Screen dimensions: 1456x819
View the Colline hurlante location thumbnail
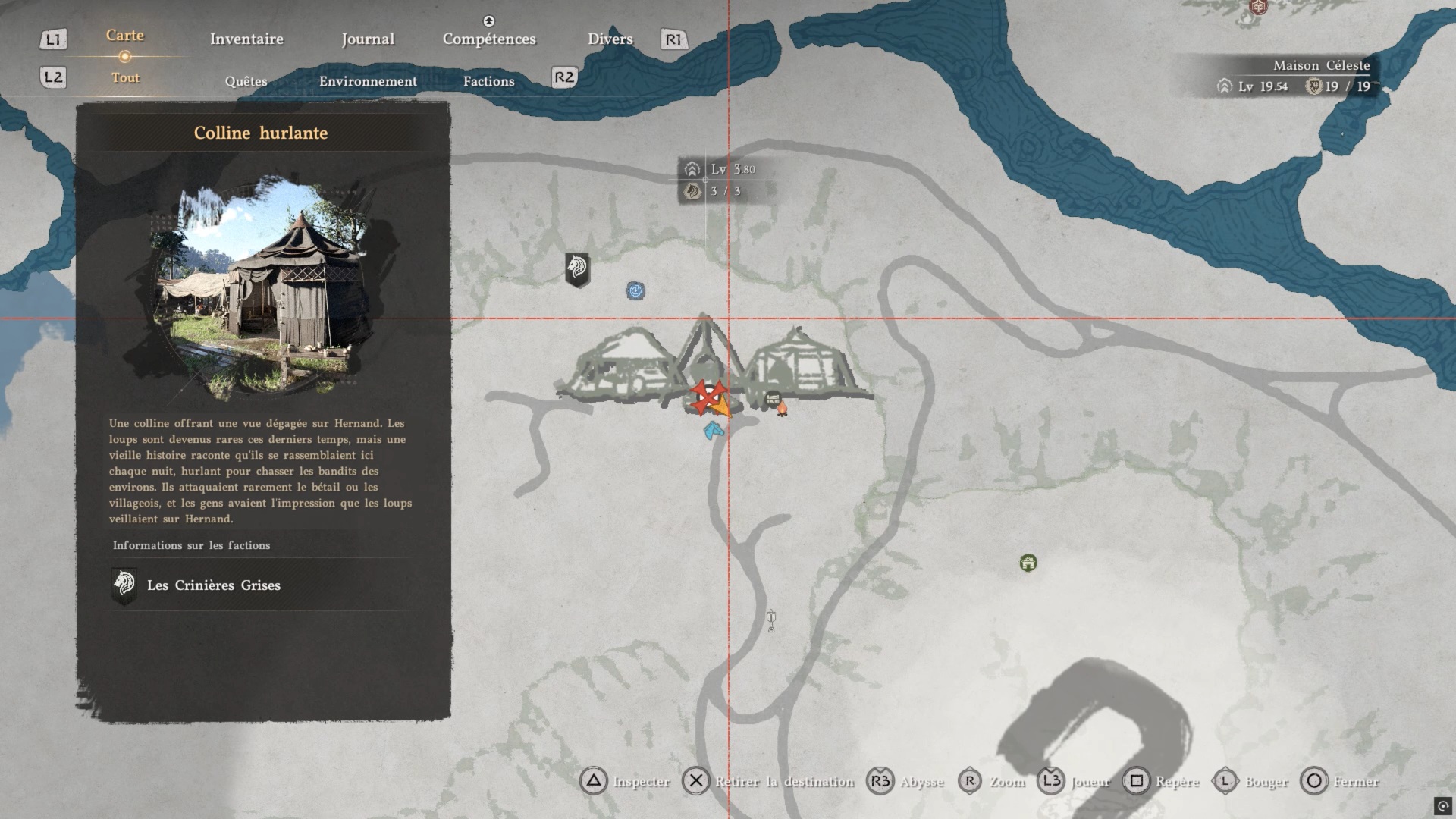click(263, 284)
